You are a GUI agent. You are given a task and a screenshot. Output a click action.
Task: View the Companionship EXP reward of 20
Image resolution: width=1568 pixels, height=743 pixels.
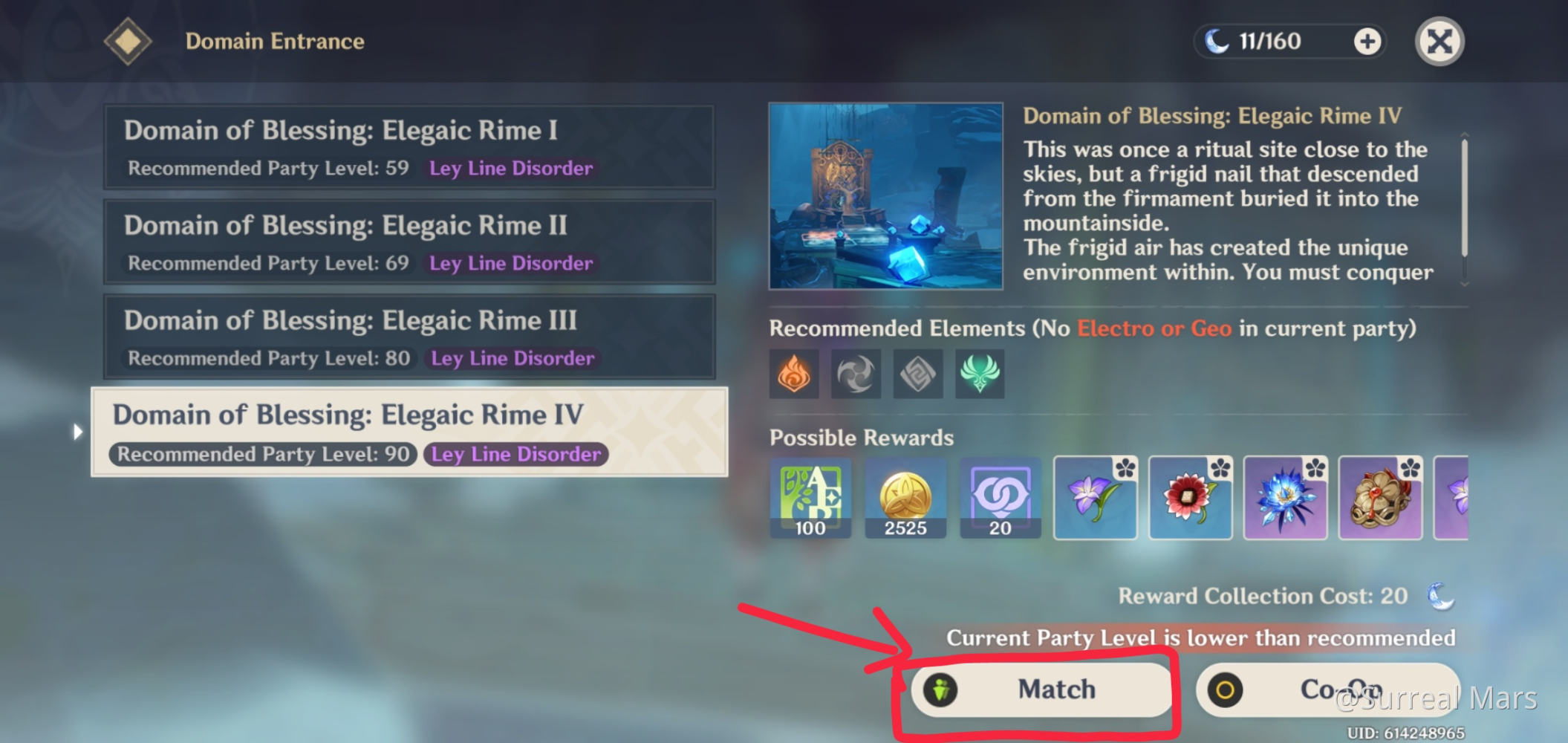[x=1001, y=497]
